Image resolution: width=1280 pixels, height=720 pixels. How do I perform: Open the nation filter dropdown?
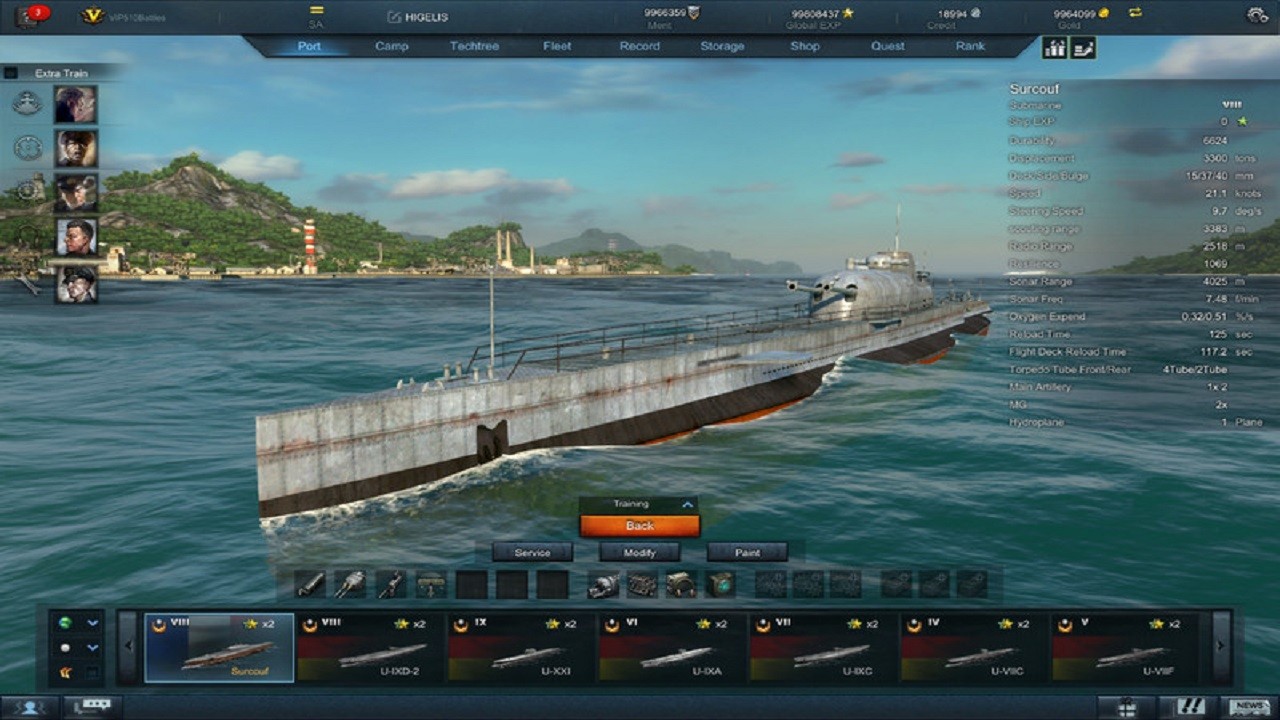[92, 623]
